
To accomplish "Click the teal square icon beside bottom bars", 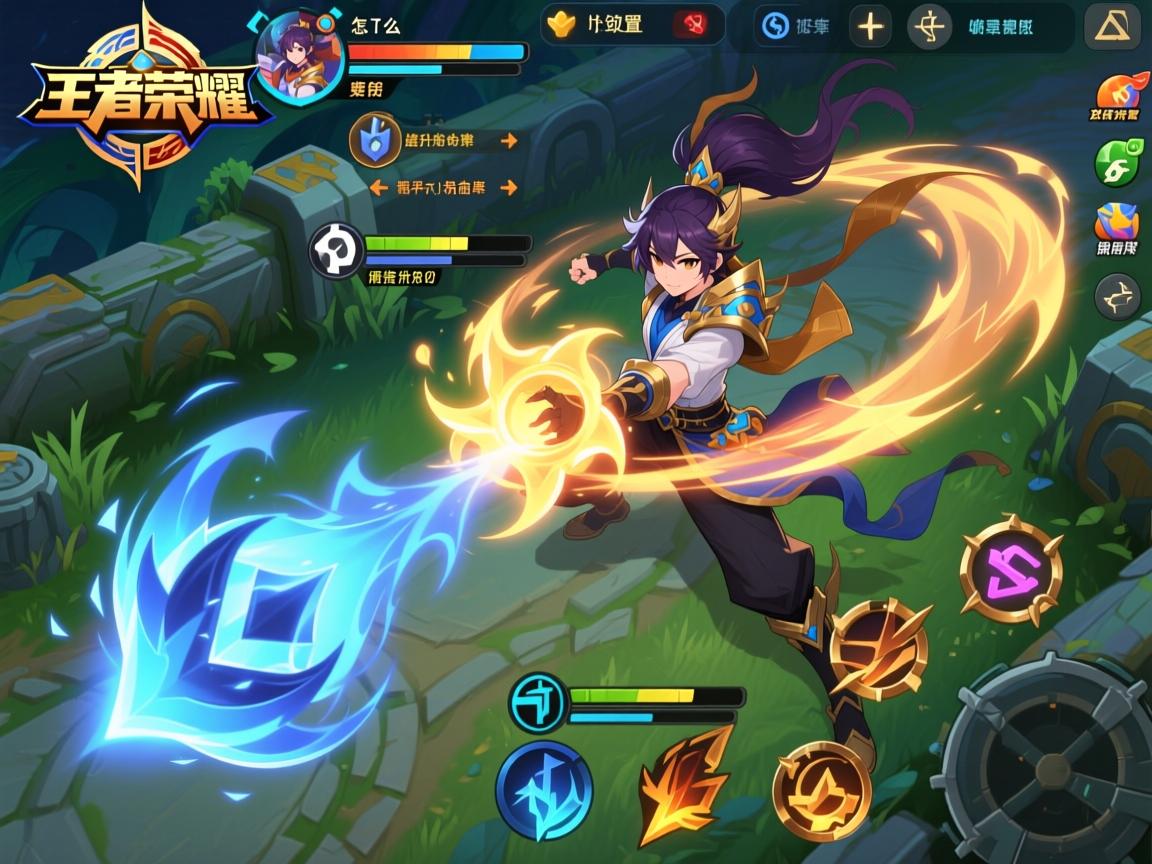I will [537, 701].
